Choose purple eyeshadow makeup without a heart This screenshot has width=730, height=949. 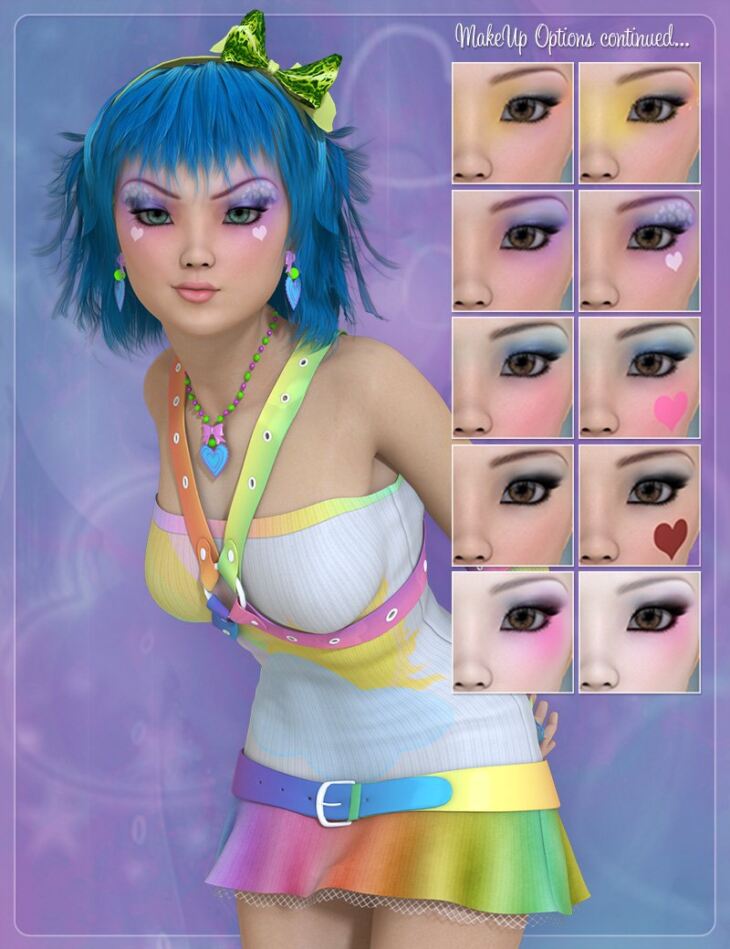[512, 250]
